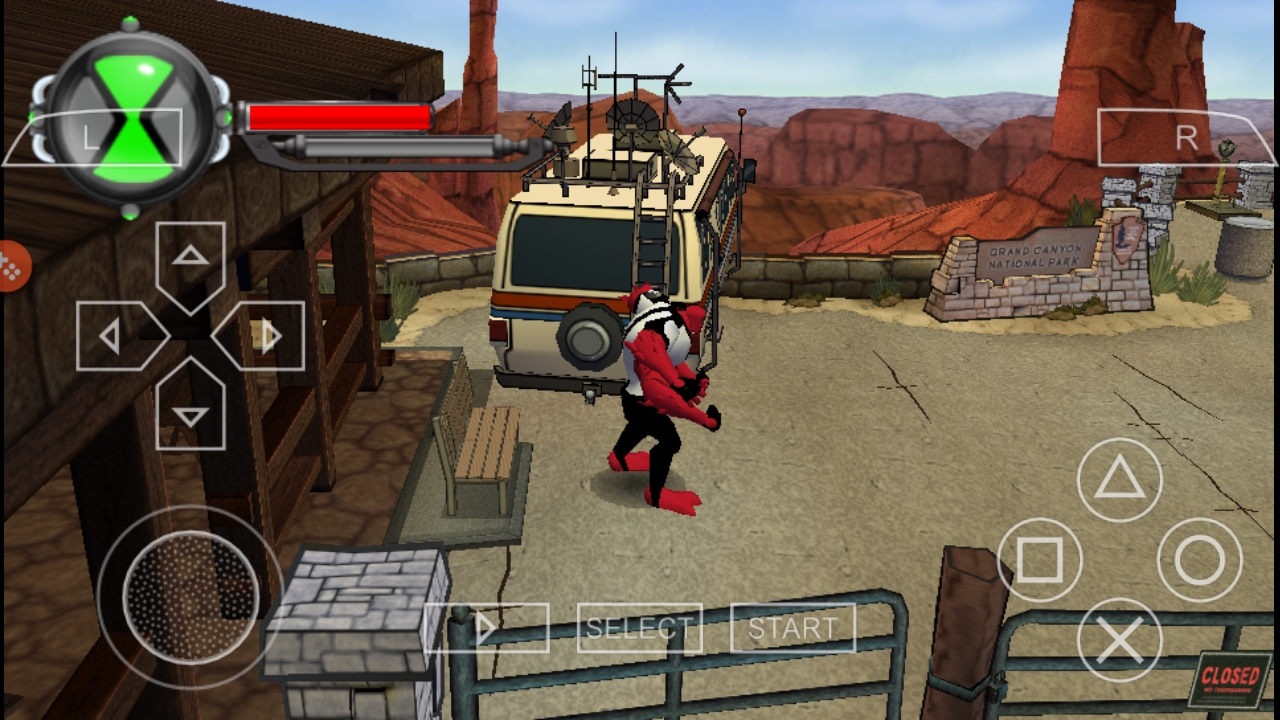Tap the square touch button
Image resolution: width=1280 pixels, height=720 pixels.
(x=1040, y=560)
